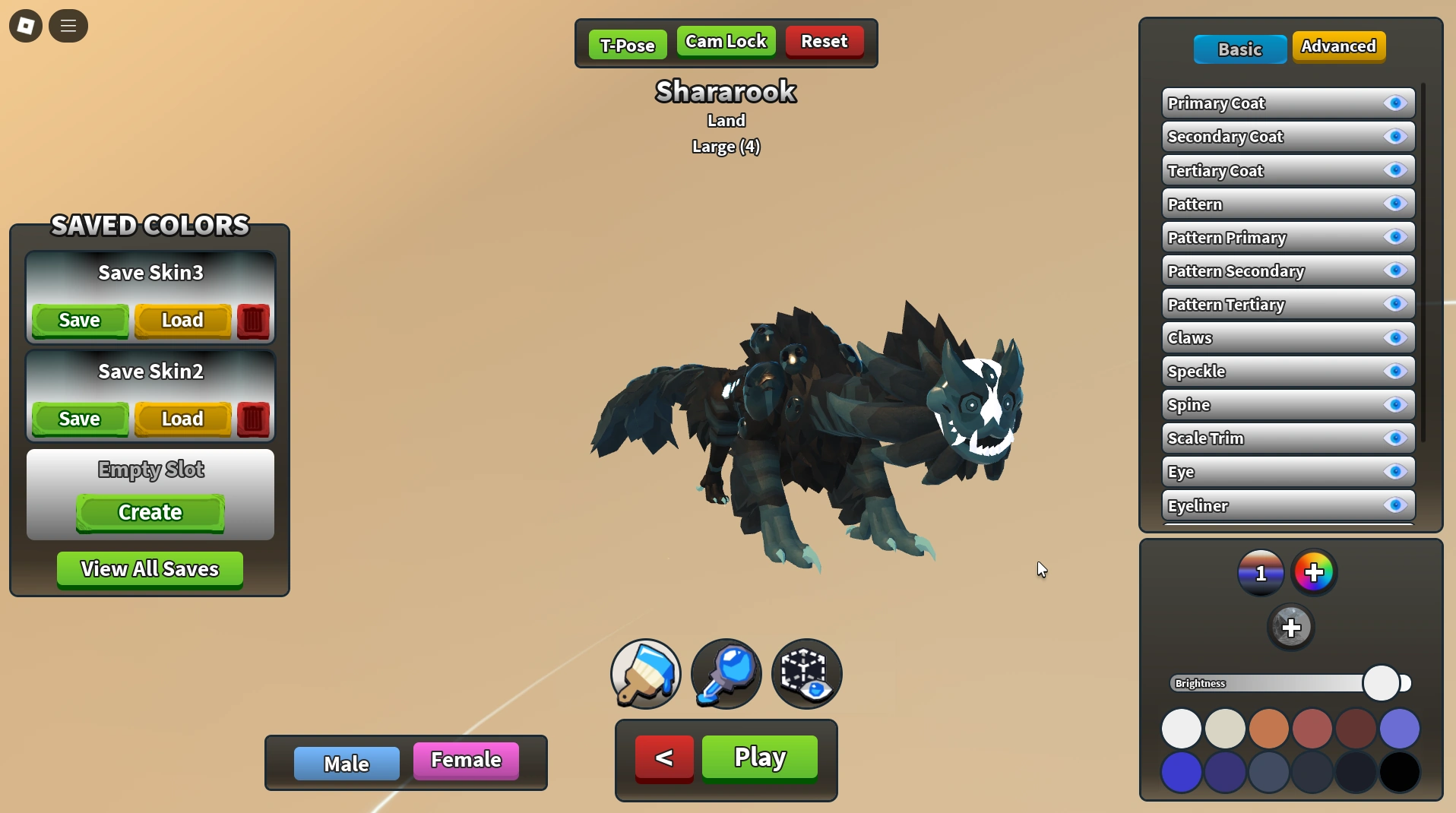Viewport: 1456px width, 813px height.
Task: Open View All Saves
Action: point(149,569)
